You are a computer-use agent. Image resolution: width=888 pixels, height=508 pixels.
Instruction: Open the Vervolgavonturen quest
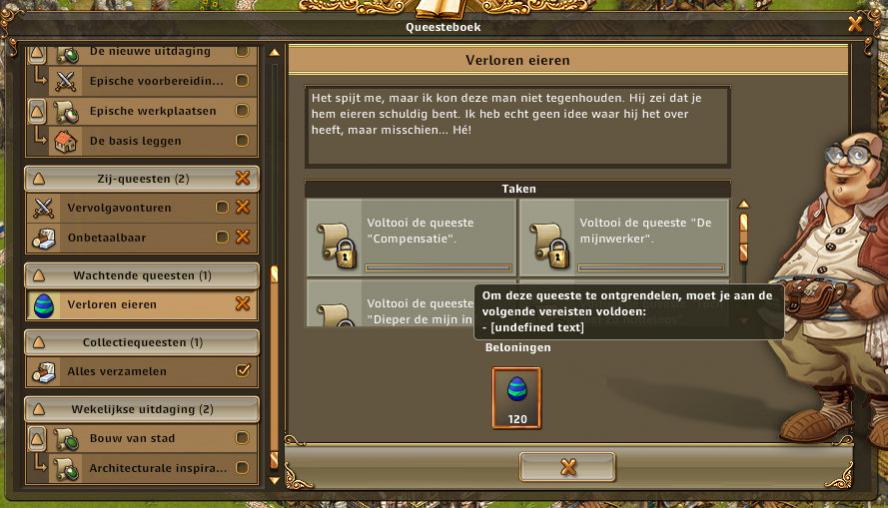point(130,208)
